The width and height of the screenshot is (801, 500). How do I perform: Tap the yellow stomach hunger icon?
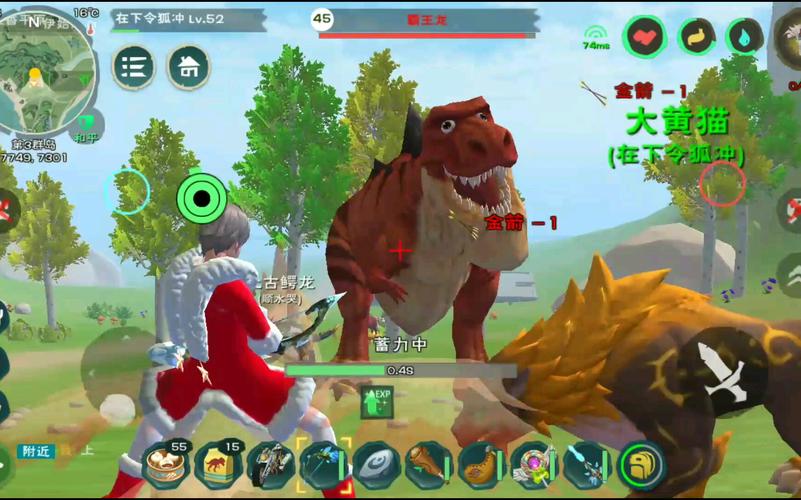pyautogui.click(x=696, y=37)
